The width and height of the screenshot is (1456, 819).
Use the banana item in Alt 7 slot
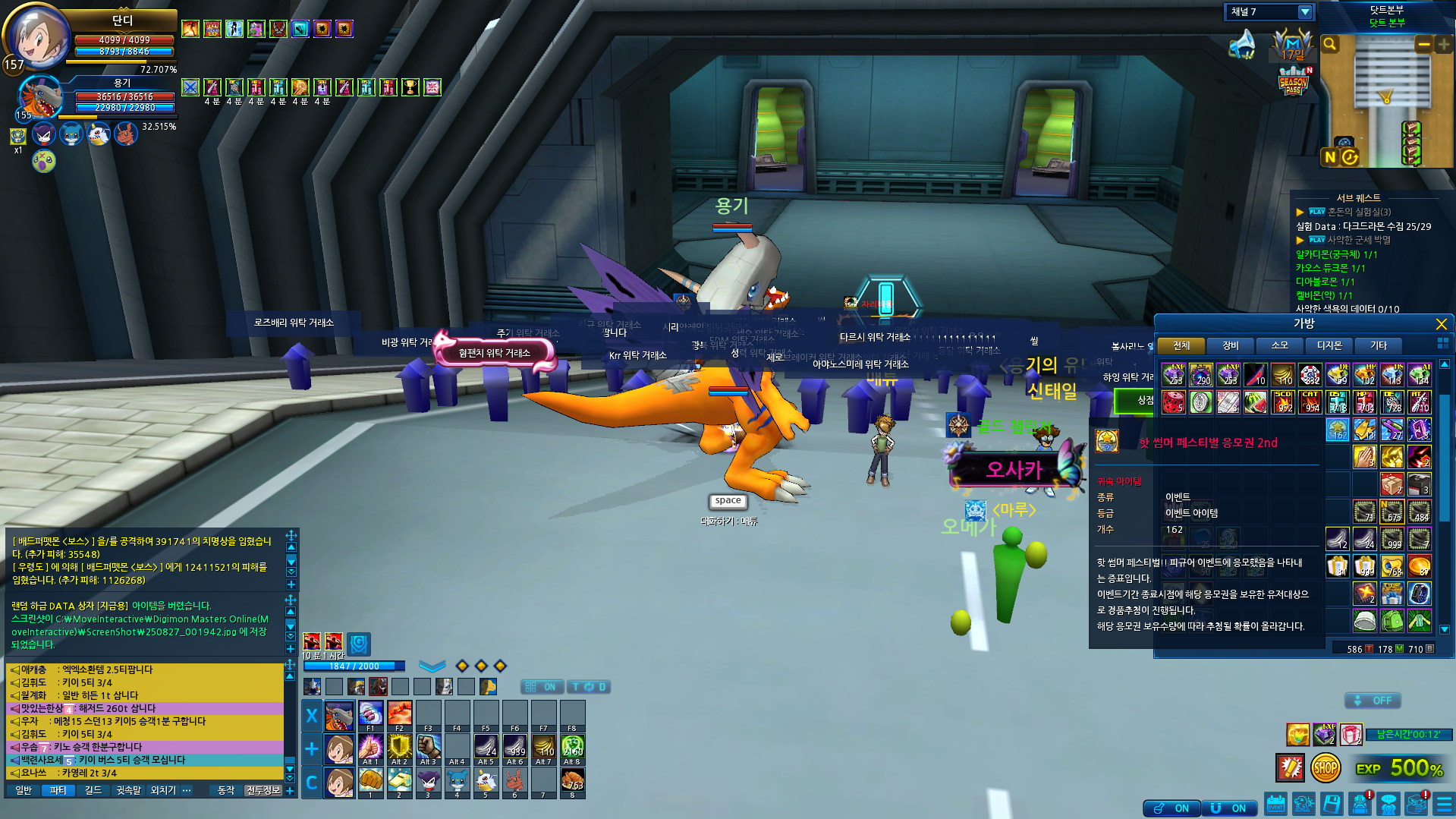point(543,747)
